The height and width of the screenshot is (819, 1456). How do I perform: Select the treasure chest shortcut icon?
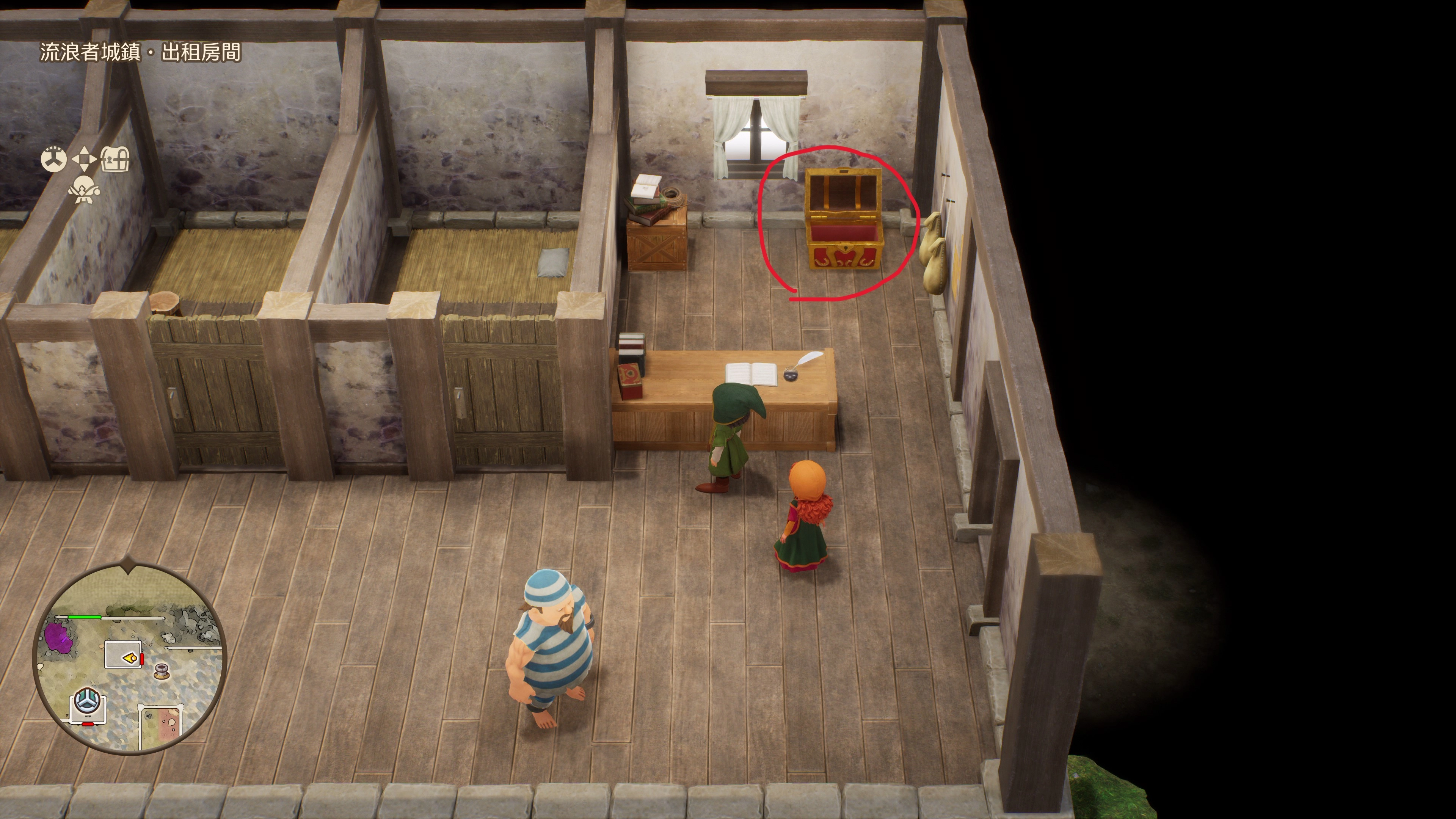point(115,159)
